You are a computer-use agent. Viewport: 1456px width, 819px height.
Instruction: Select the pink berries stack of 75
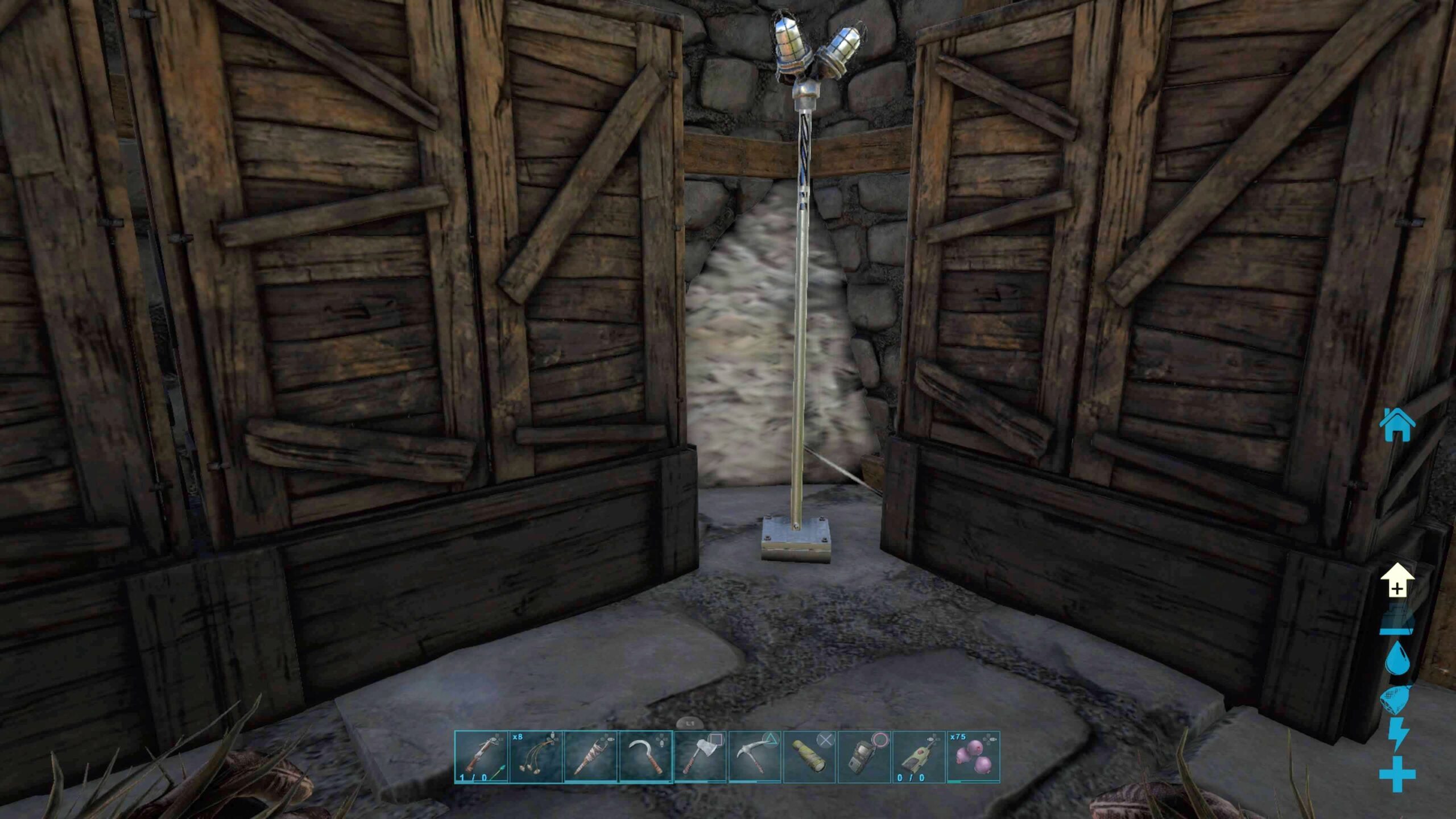pos(973,757)
